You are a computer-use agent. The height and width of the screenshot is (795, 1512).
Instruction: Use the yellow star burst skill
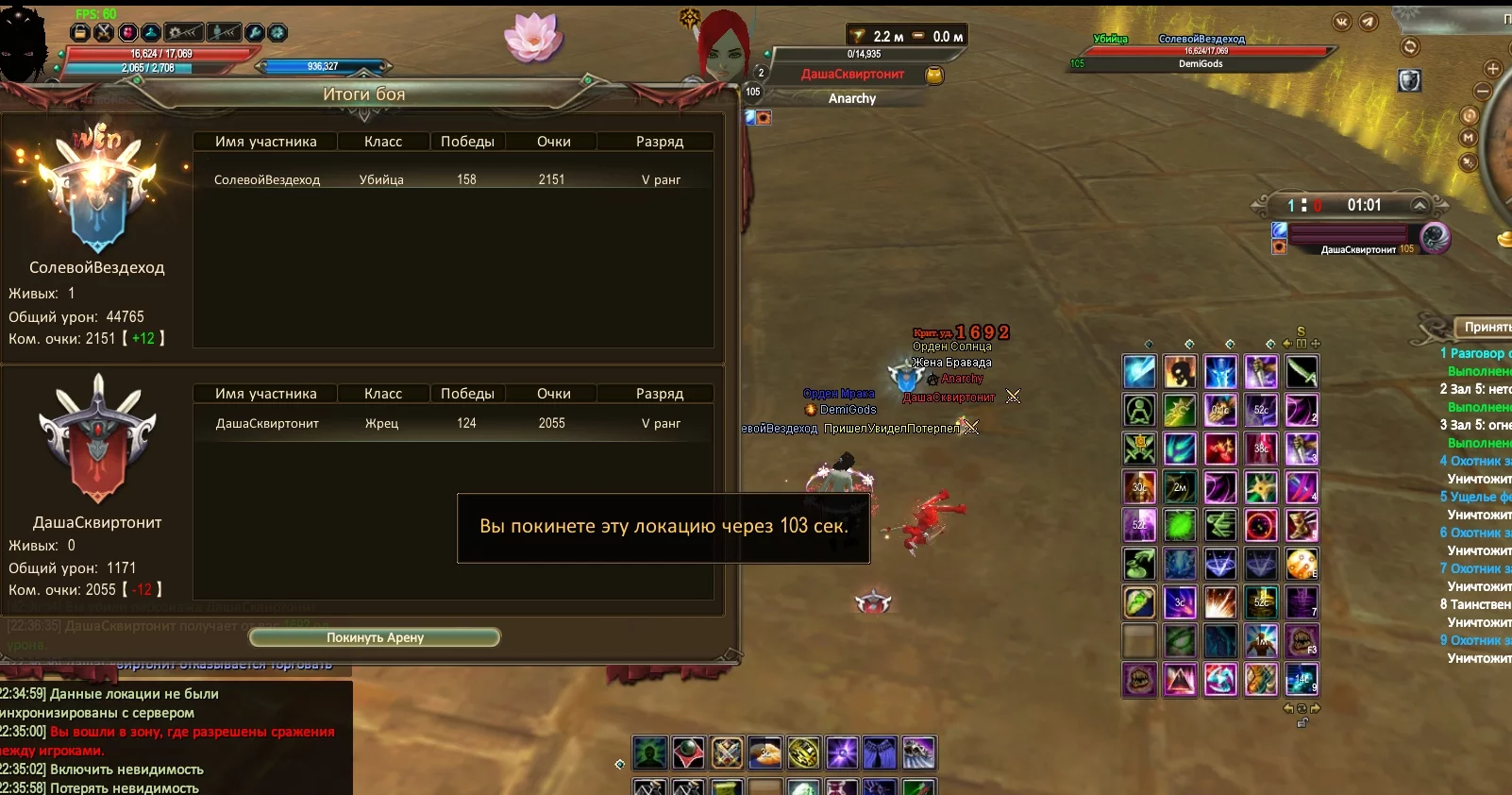click(1261, 487)
